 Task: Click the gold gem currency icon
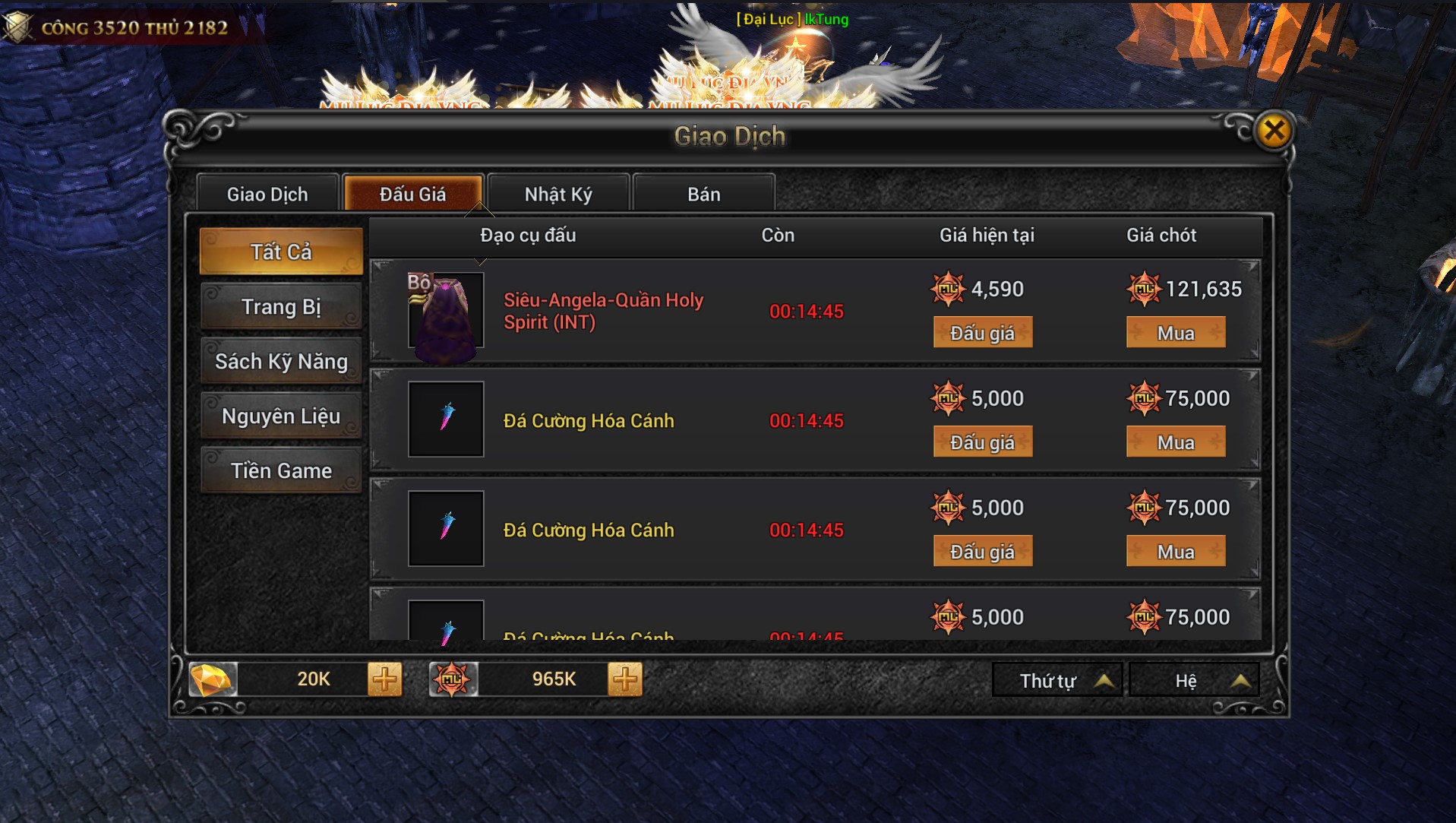pyautogui.click(x=213, y=679)
